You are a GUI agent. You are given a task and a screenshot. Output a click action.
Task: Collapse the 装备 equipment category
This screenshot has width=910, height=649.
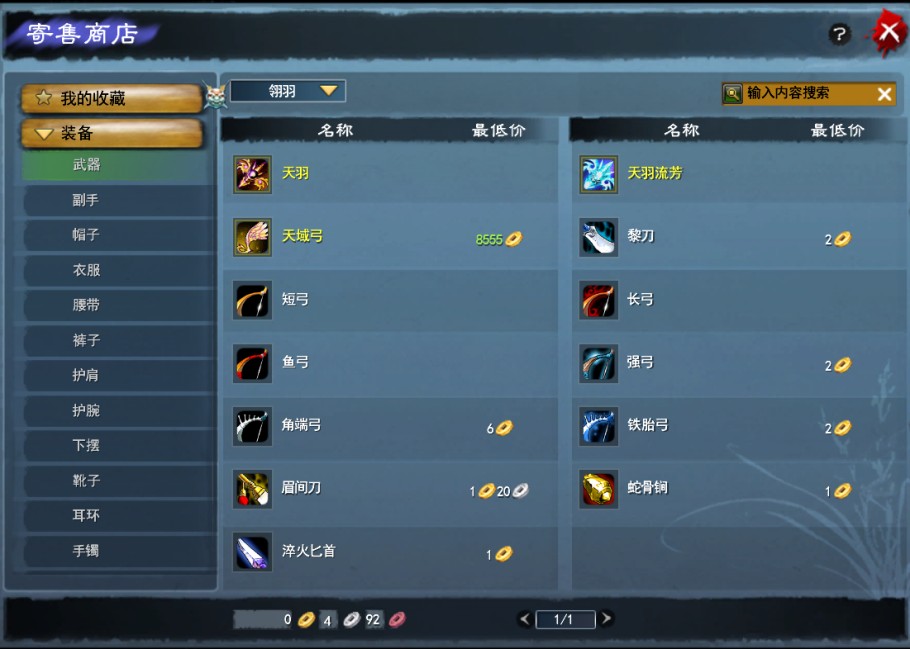112,133
